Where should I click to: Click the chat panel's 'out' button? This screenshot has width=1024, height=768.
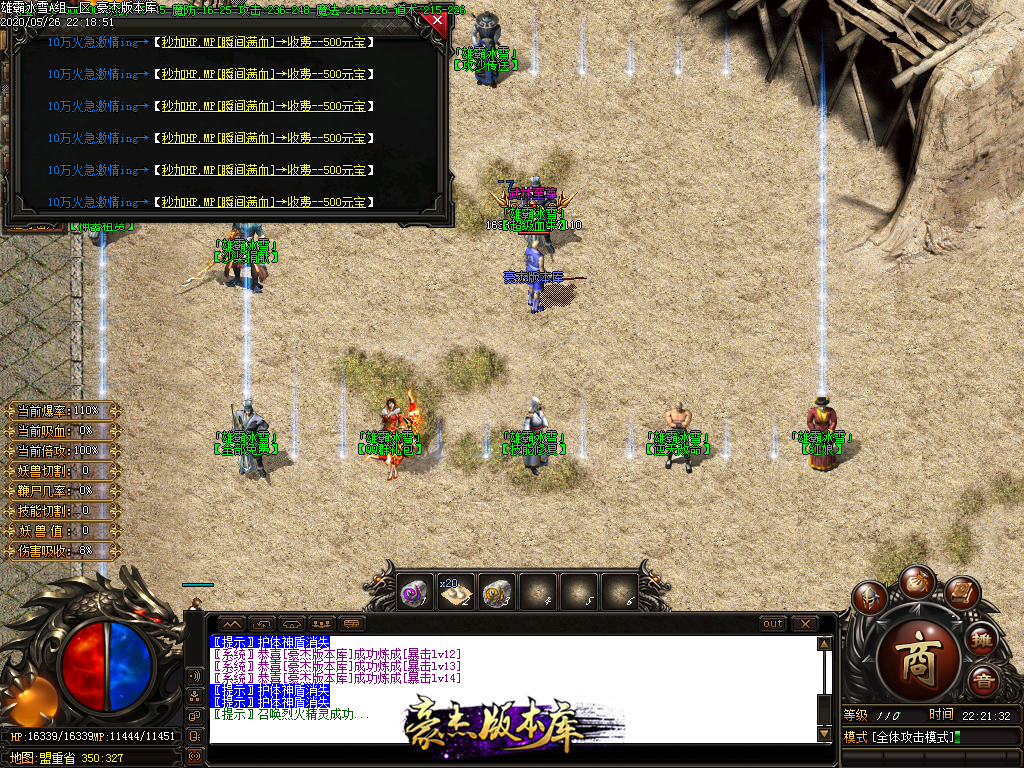(x=773, y=624)
